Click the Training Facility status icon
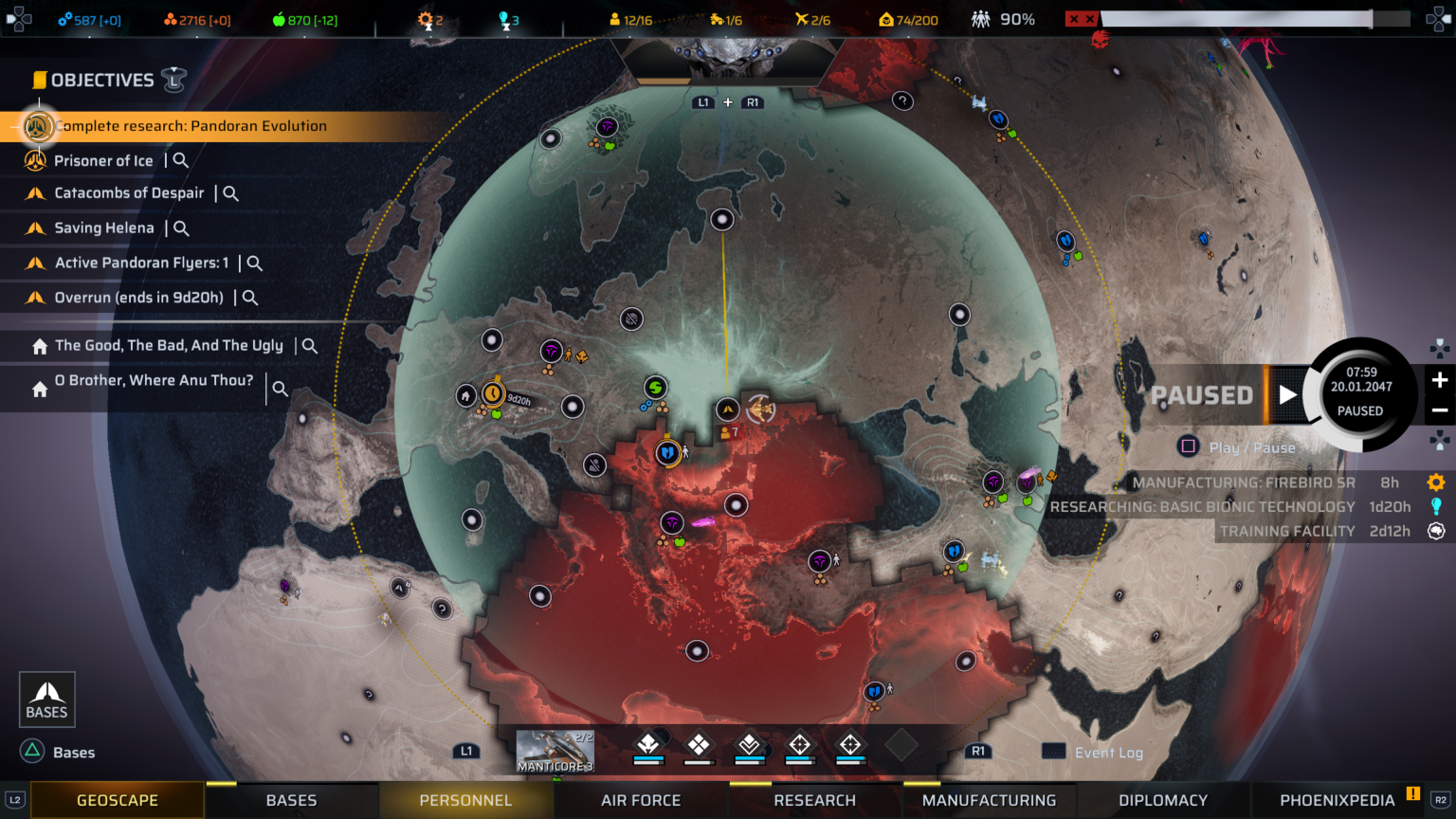Viewport: 1456px width, 819px height. pos(1436,531)
